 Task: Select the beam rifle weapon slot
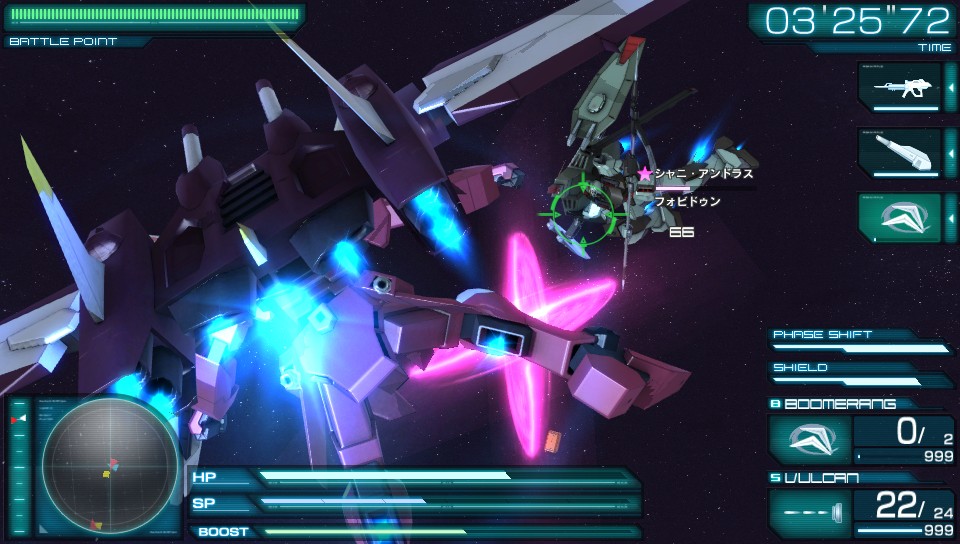(x=899, y=87)
